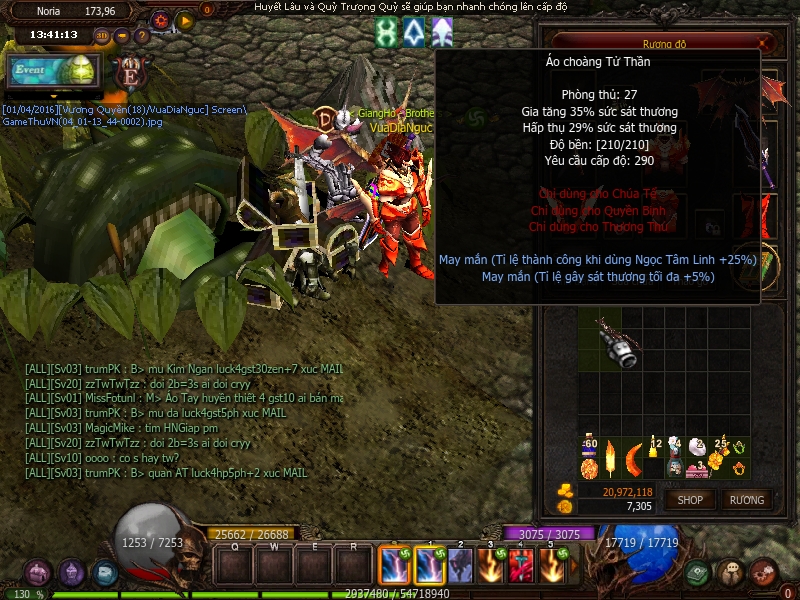Click the green rune buff icon
This screenshot has width=800, height=600.
coord(386,33)
